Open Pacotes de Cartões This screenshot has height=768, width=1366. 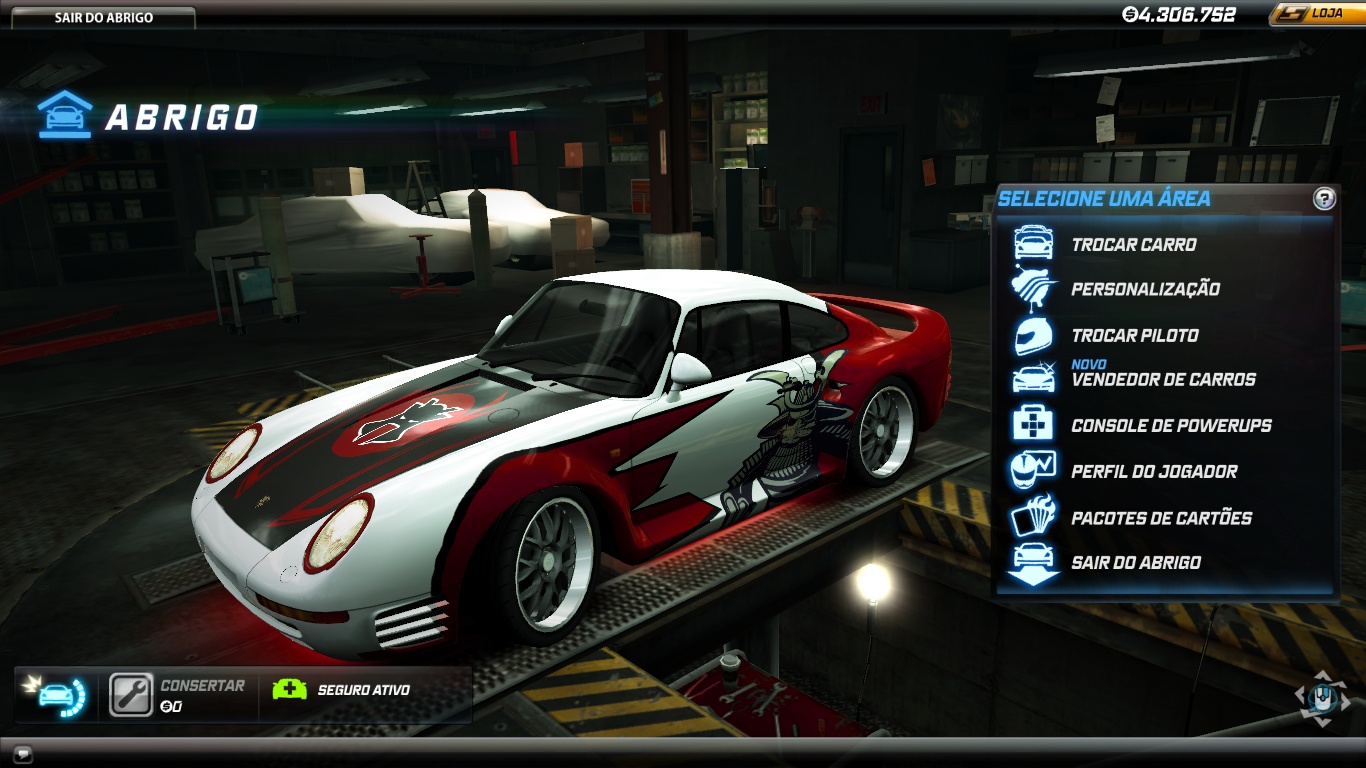pyautogui.click(x=1161, y=518)
